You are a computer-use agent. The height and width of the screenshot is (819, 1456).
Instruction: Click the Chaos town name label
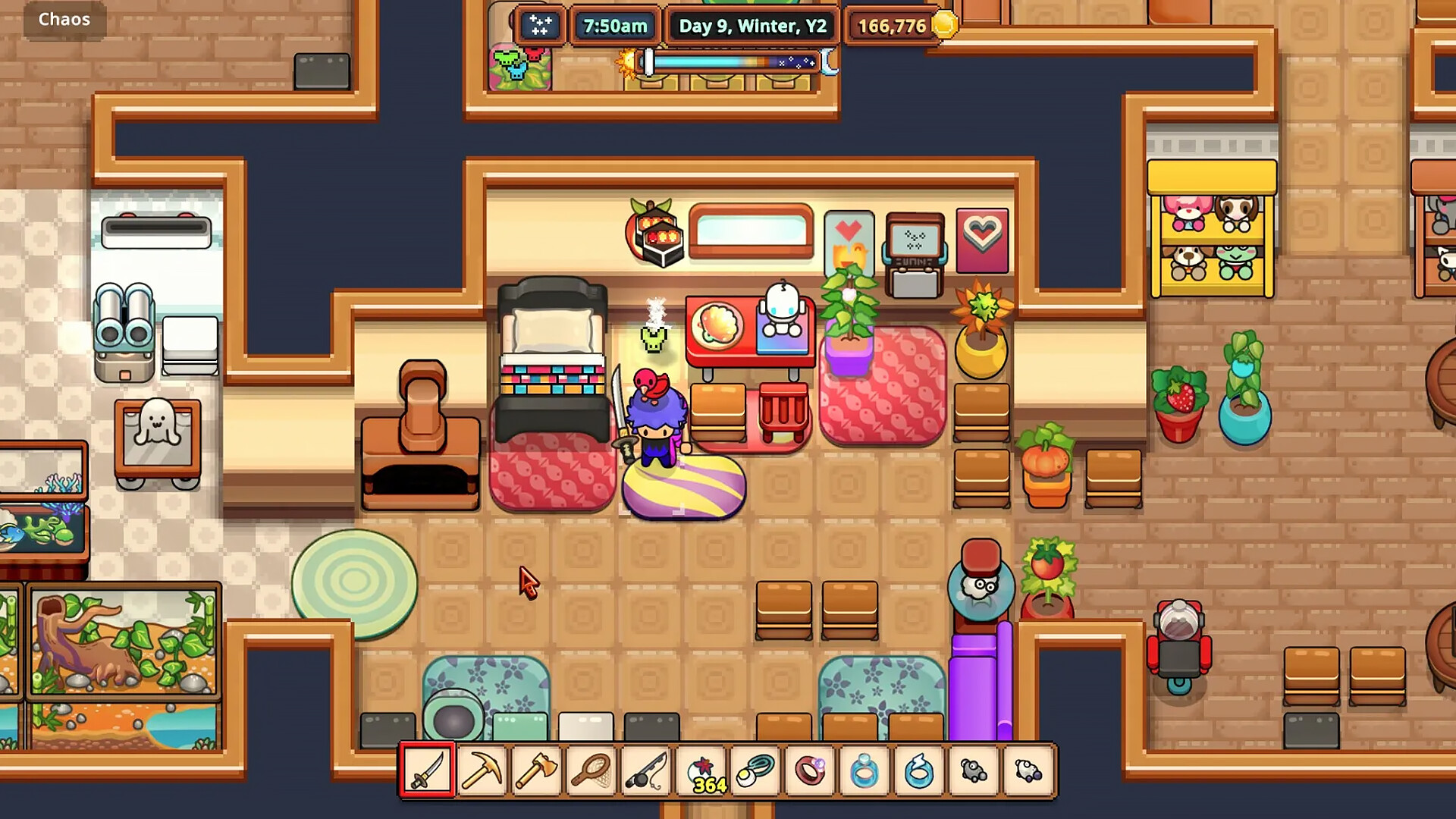pyautogui.click(x=64, y=19)
